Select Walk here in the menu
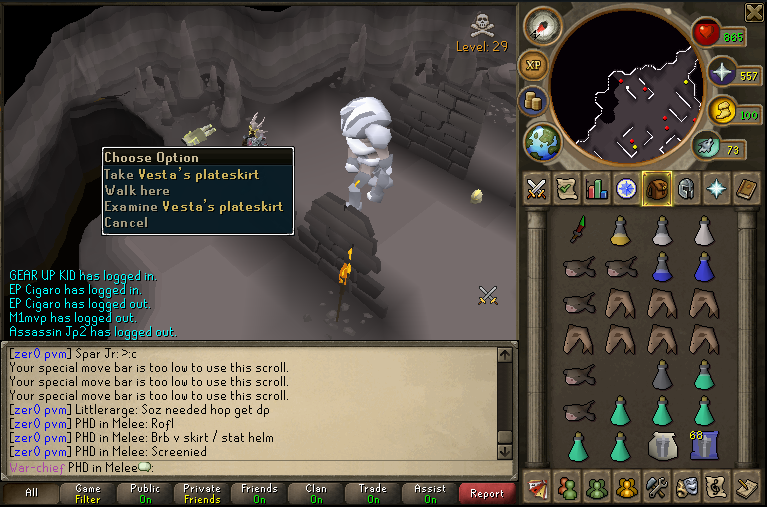Image resolution: width=767 pixels, height=507 pixels. tap(137, 190)
